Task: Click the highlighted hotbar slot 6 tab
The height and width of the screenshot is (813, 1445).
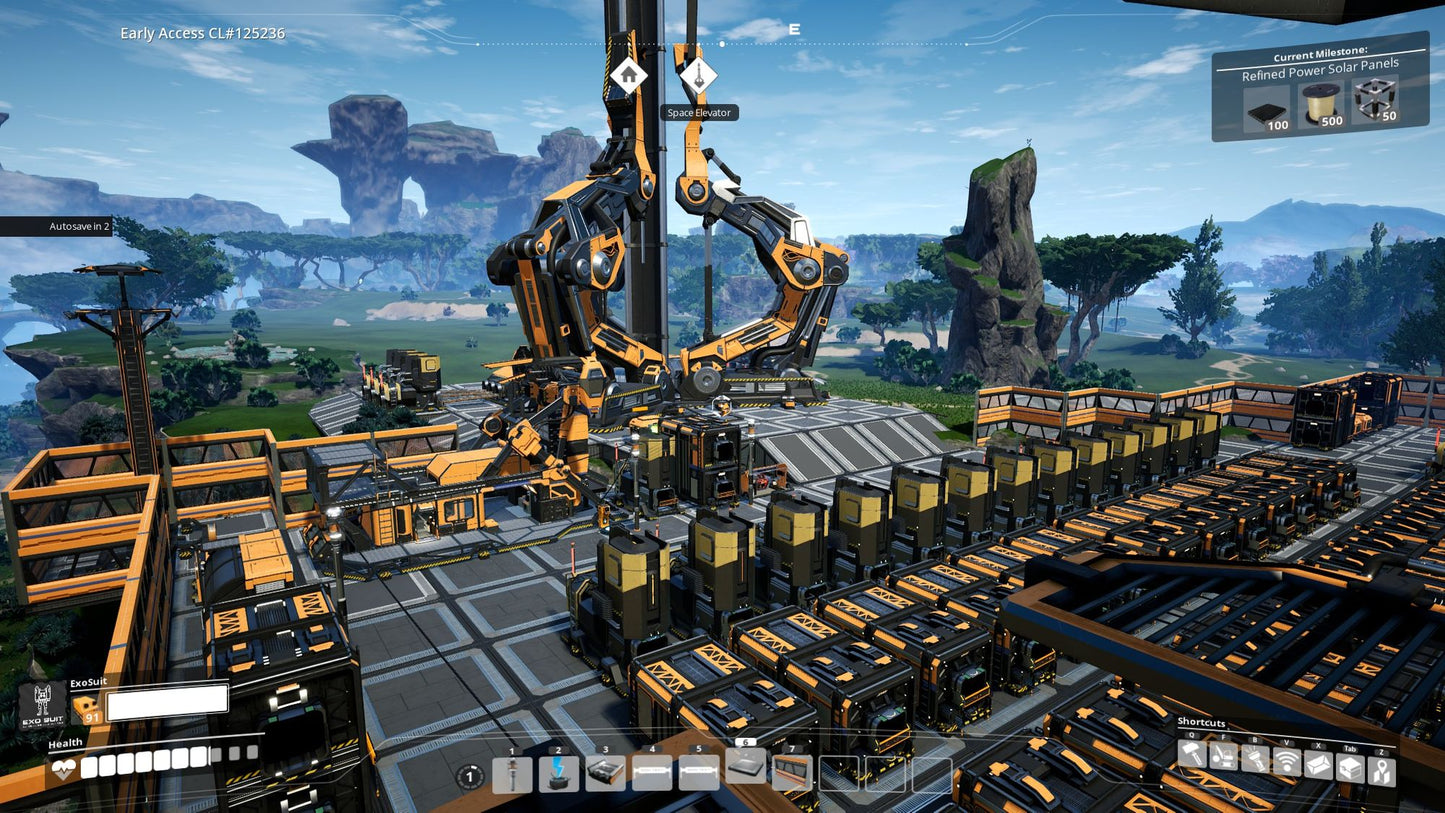Action: [x=745, y=742]
